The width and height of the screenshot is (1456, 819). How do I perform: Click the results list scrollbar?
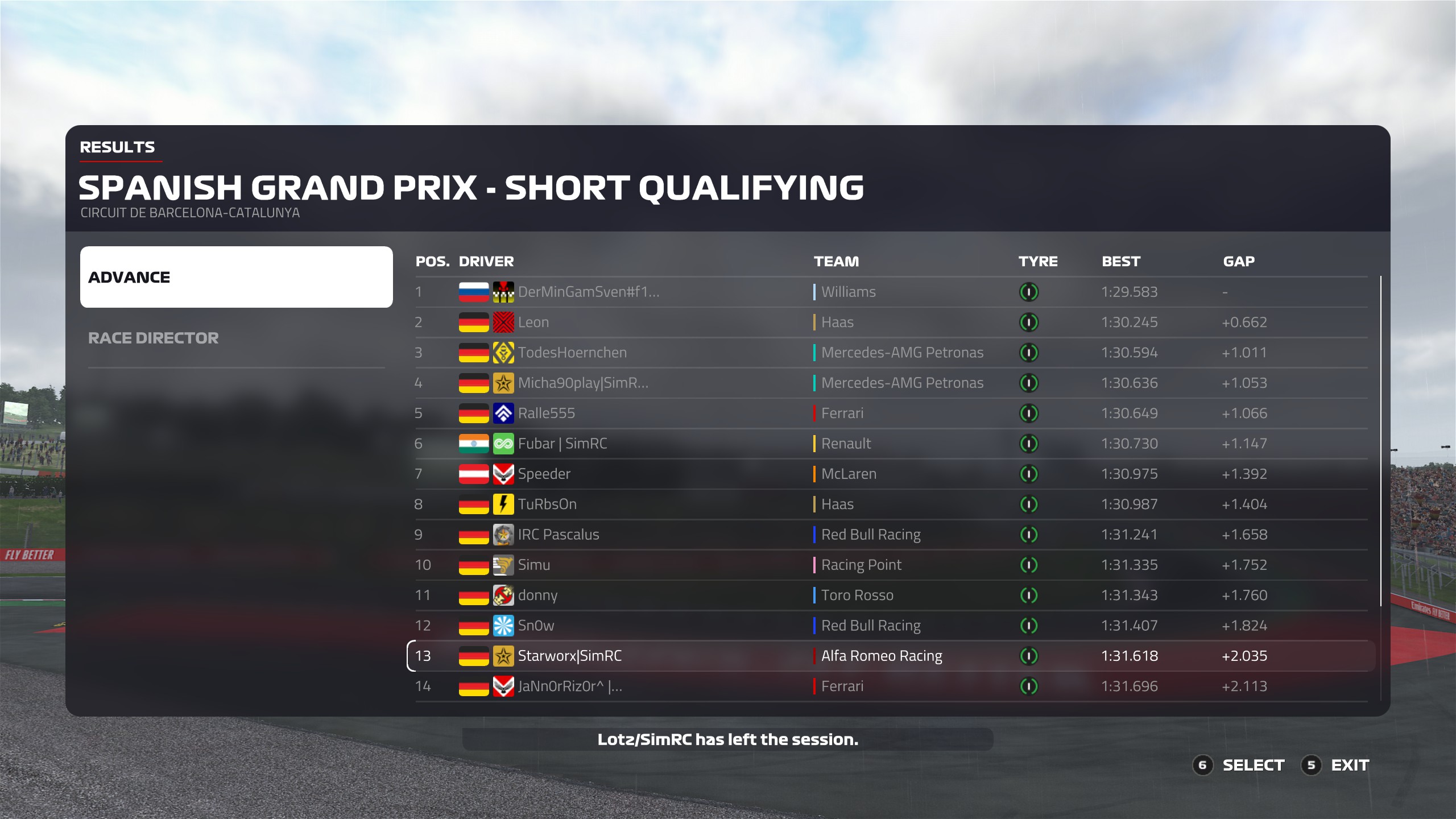[1380, 441]
